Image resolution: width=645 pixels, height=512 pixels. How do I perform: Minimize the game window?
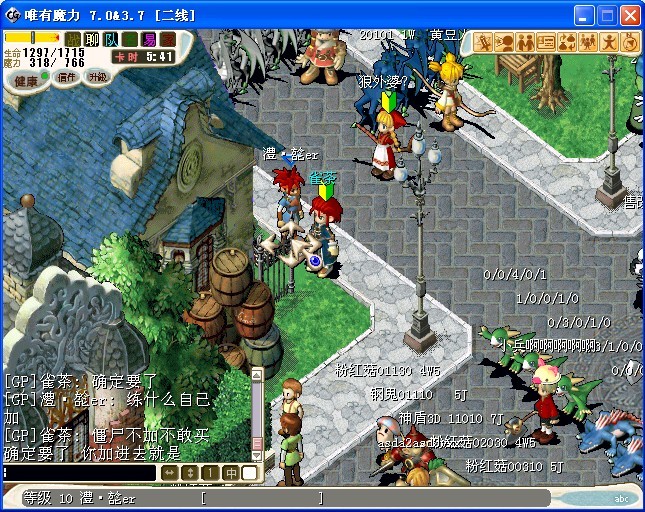click(584, 16)
